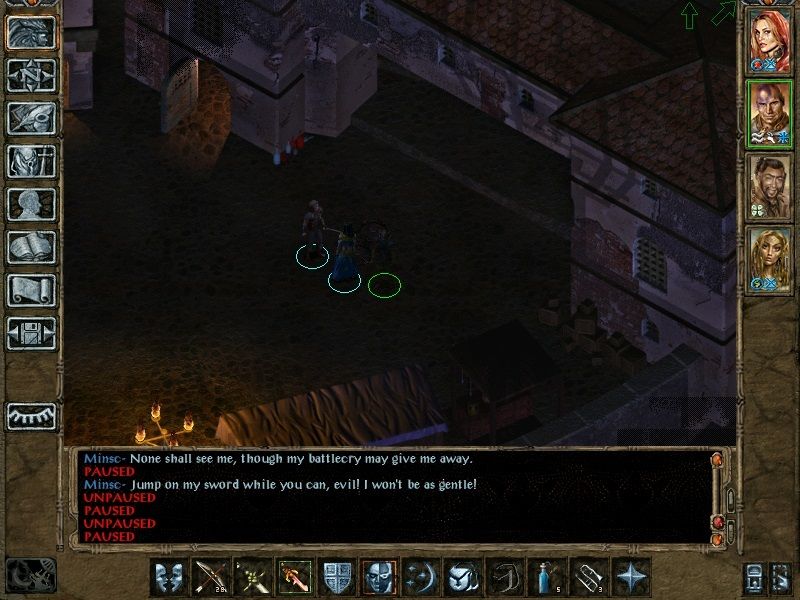
Task: Click the rest eye button
Action: (31, 416)
